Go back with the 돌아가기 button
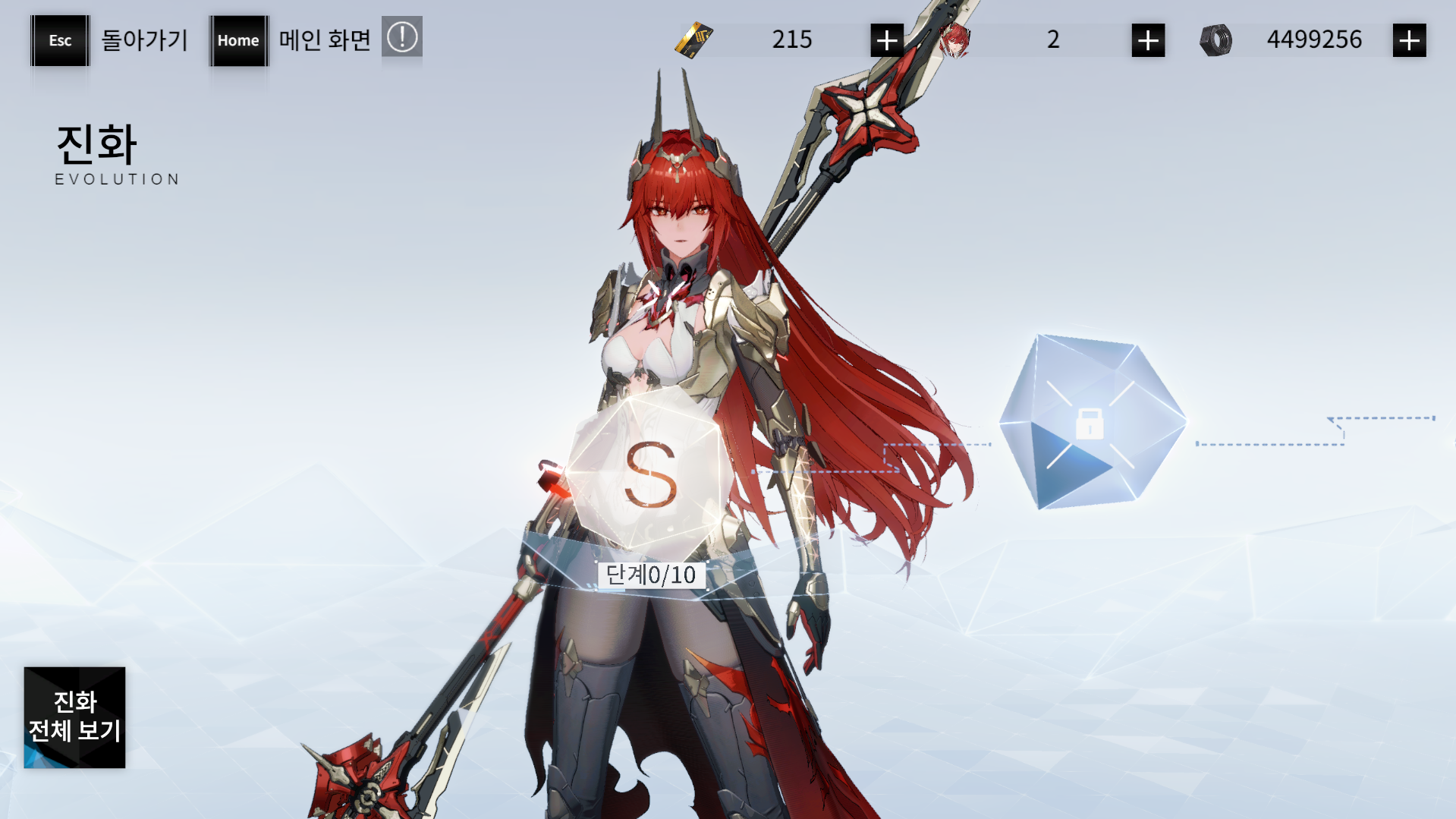This screenshot has height=819, width=1456. (61, 40)
